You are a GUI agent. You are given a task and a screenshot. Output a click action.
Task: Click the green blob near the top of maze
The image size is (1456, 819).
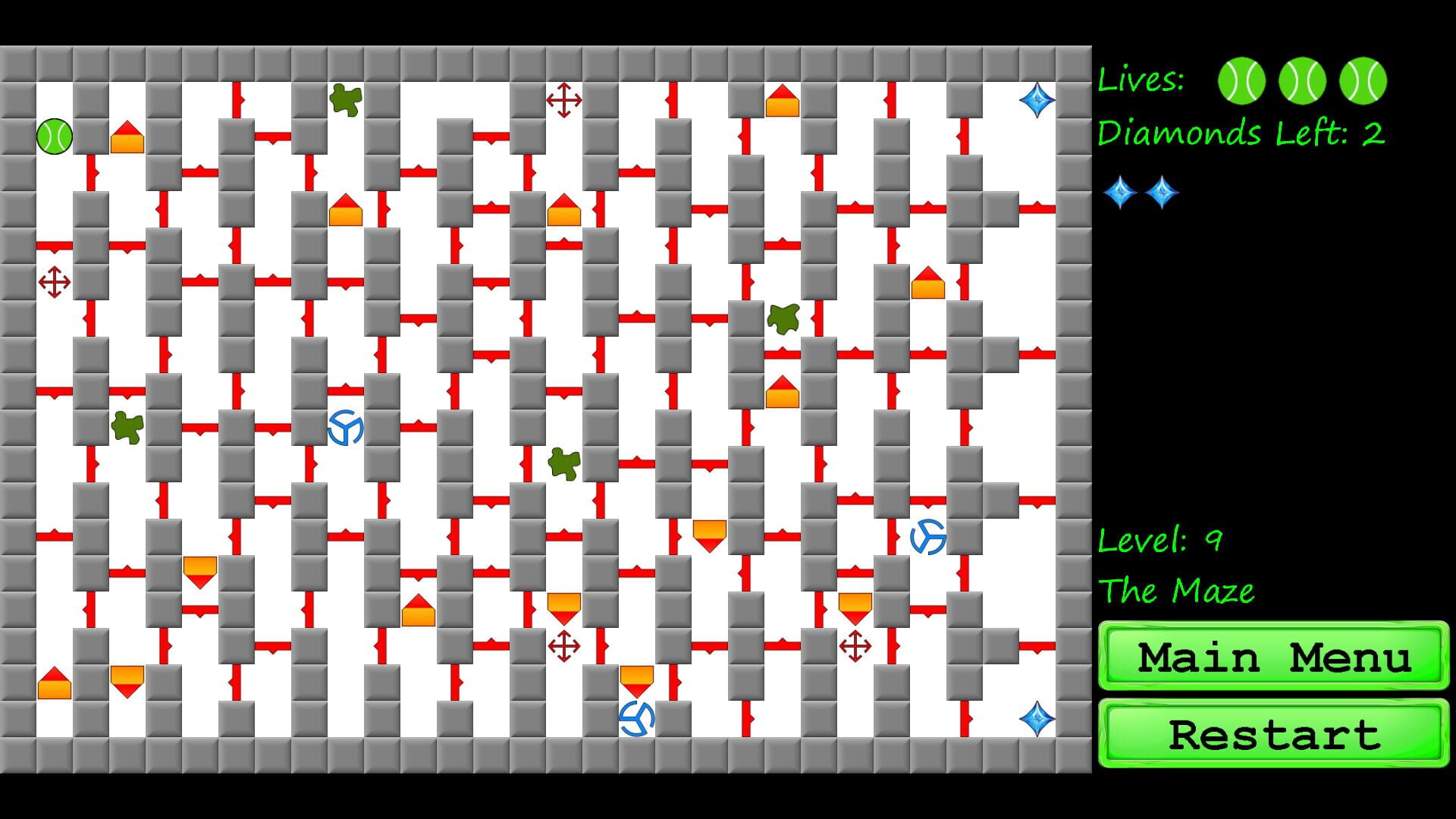coord(345,98)
